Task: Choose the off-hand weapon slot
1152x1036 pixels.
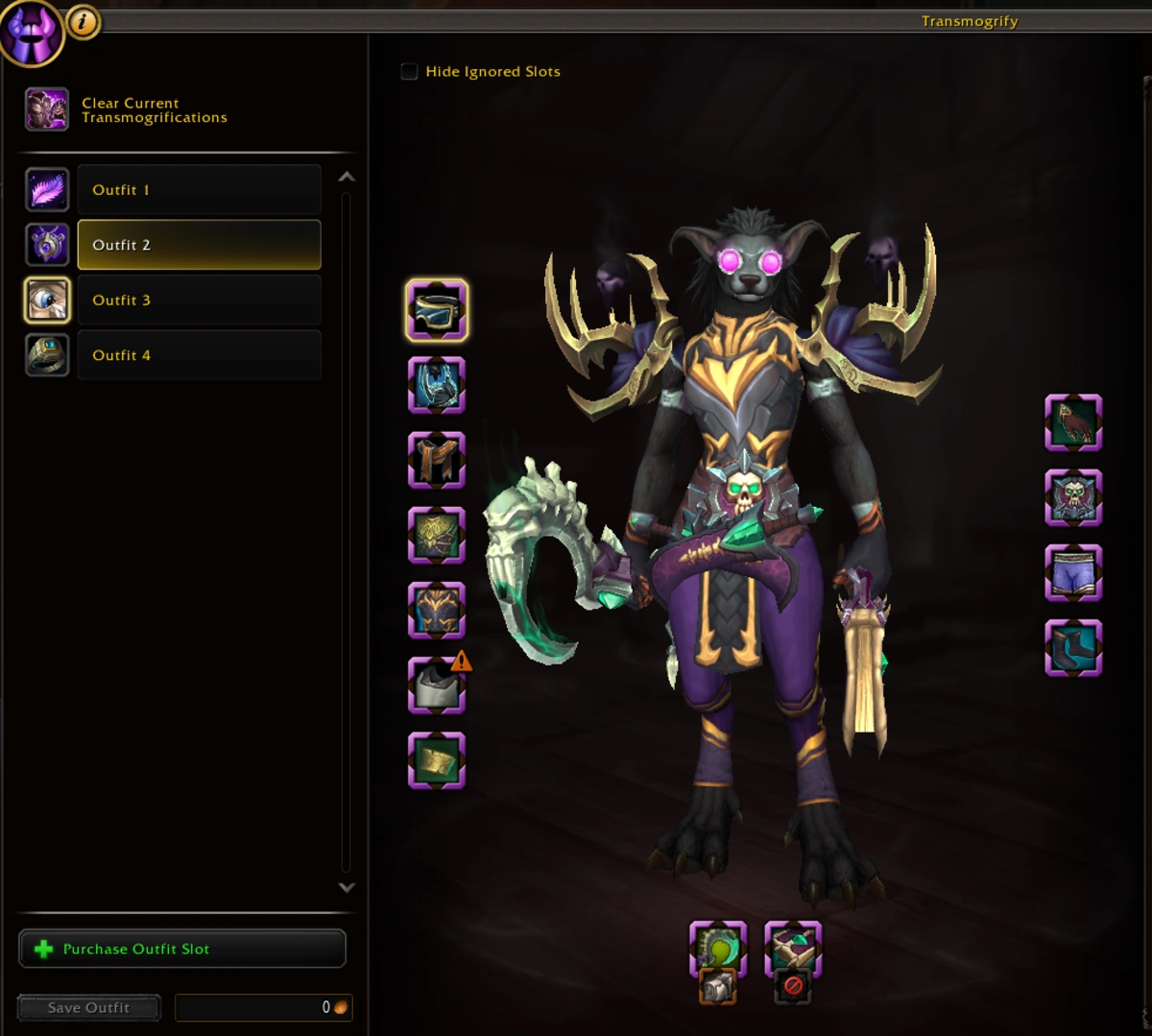Action: pos(793,949)
